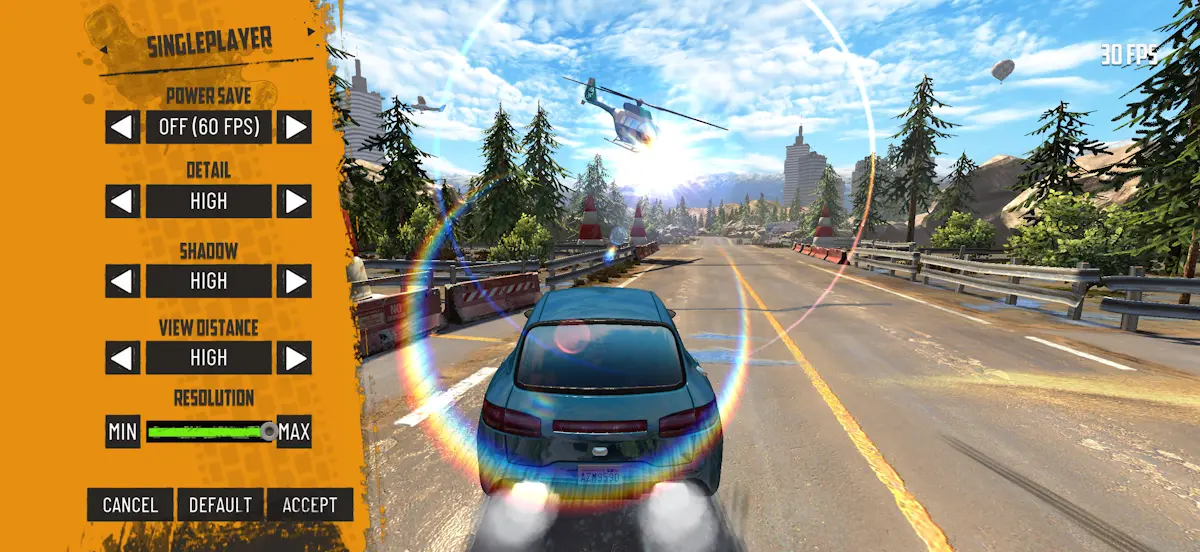Lower the Detail quality using left arrow

[123, 201]
